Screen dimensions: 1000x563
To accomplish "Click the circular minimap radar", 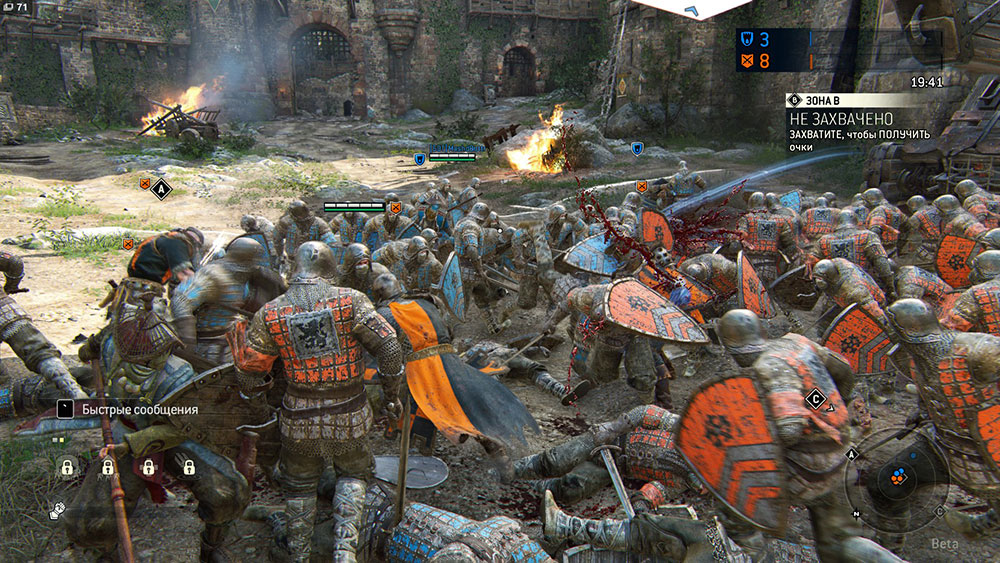I will coord(896,479).
